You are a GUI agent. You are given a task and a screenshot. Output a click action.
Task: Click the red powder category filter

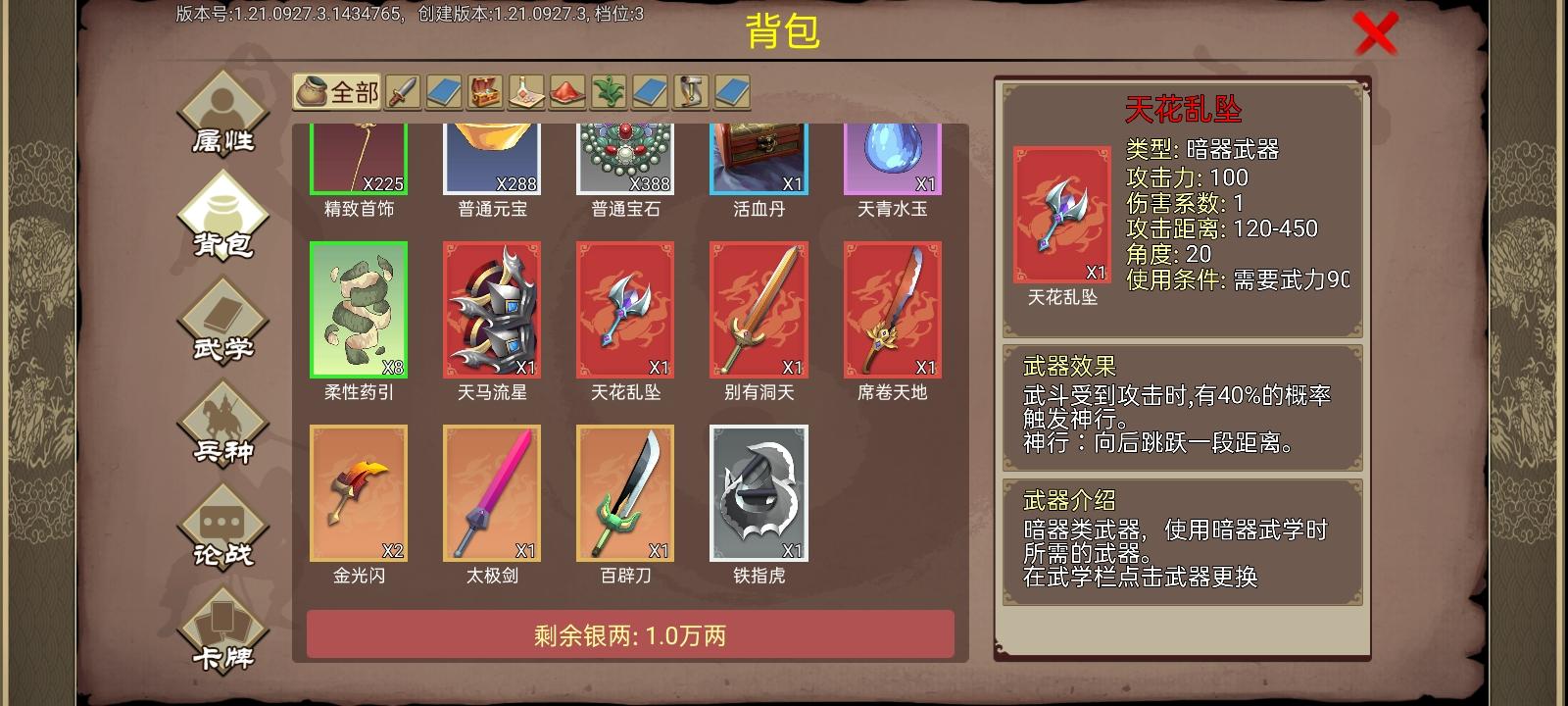569,93
